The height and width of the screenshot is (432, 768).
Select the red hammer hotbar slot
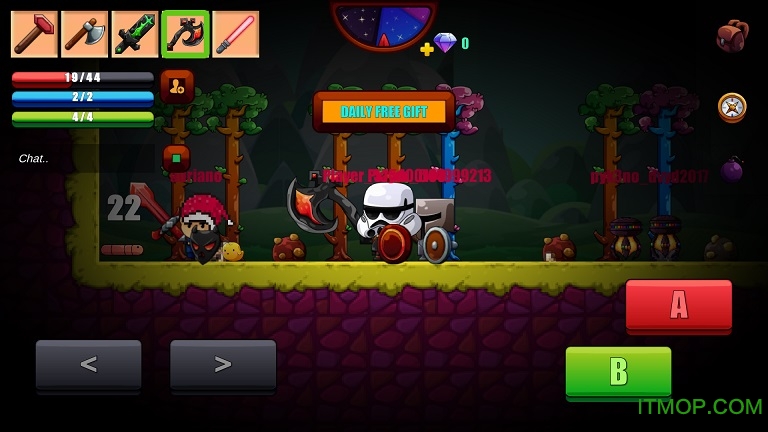pos(34,34)
